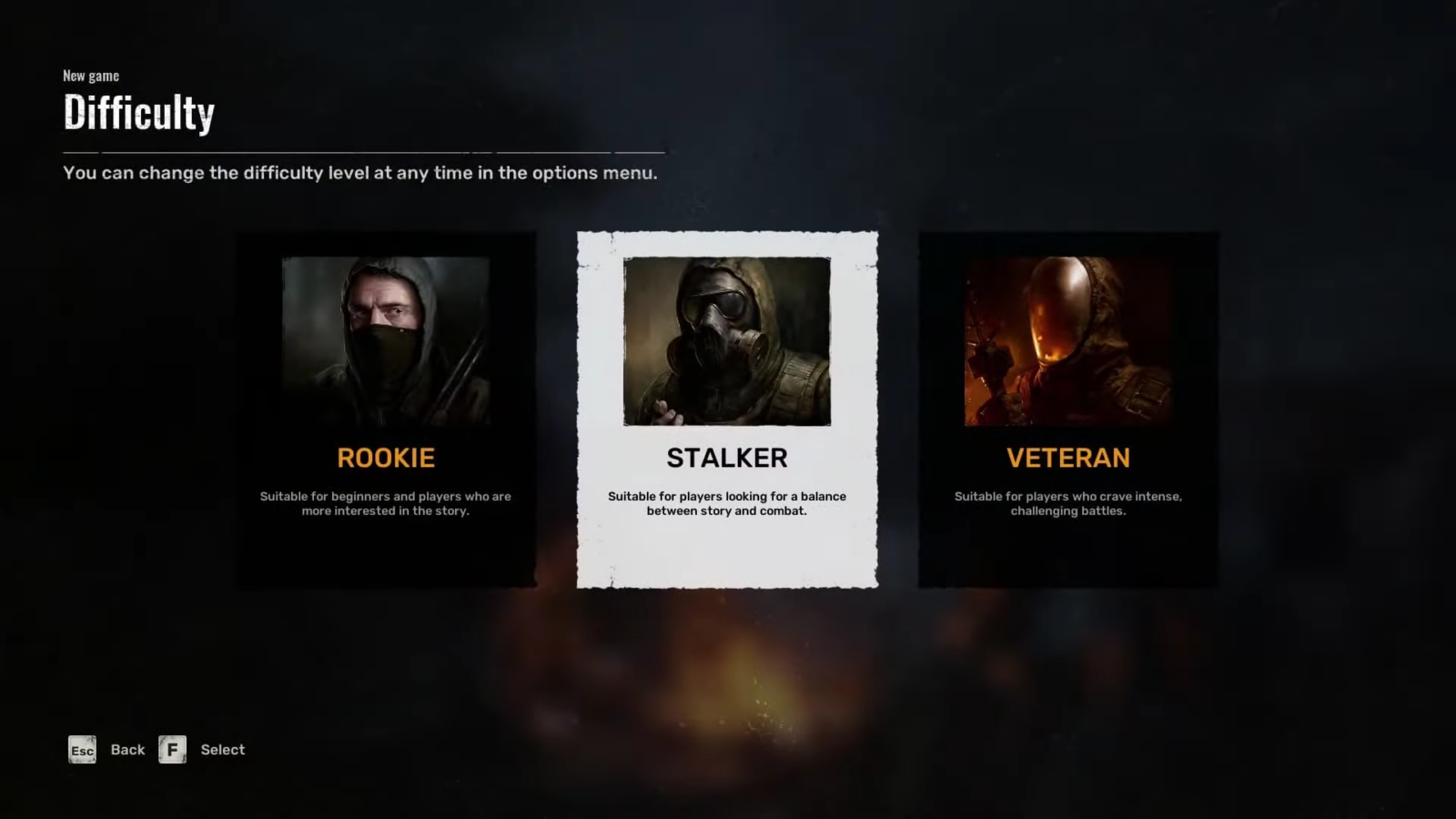1456x819 pixels.
Task: Click the New game label
Action: click(89, 76)
